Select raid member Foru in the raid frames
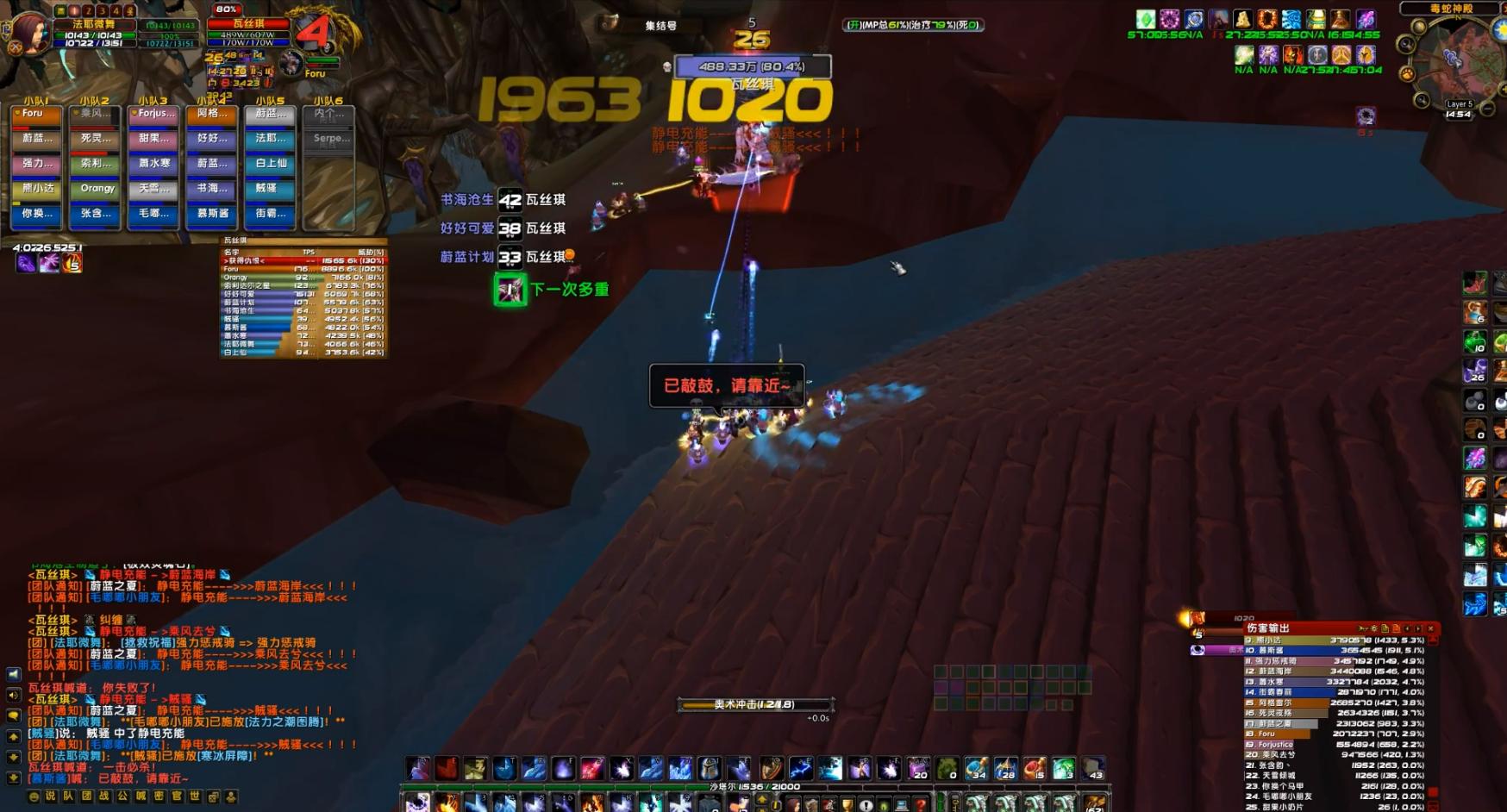 point(35,114)
